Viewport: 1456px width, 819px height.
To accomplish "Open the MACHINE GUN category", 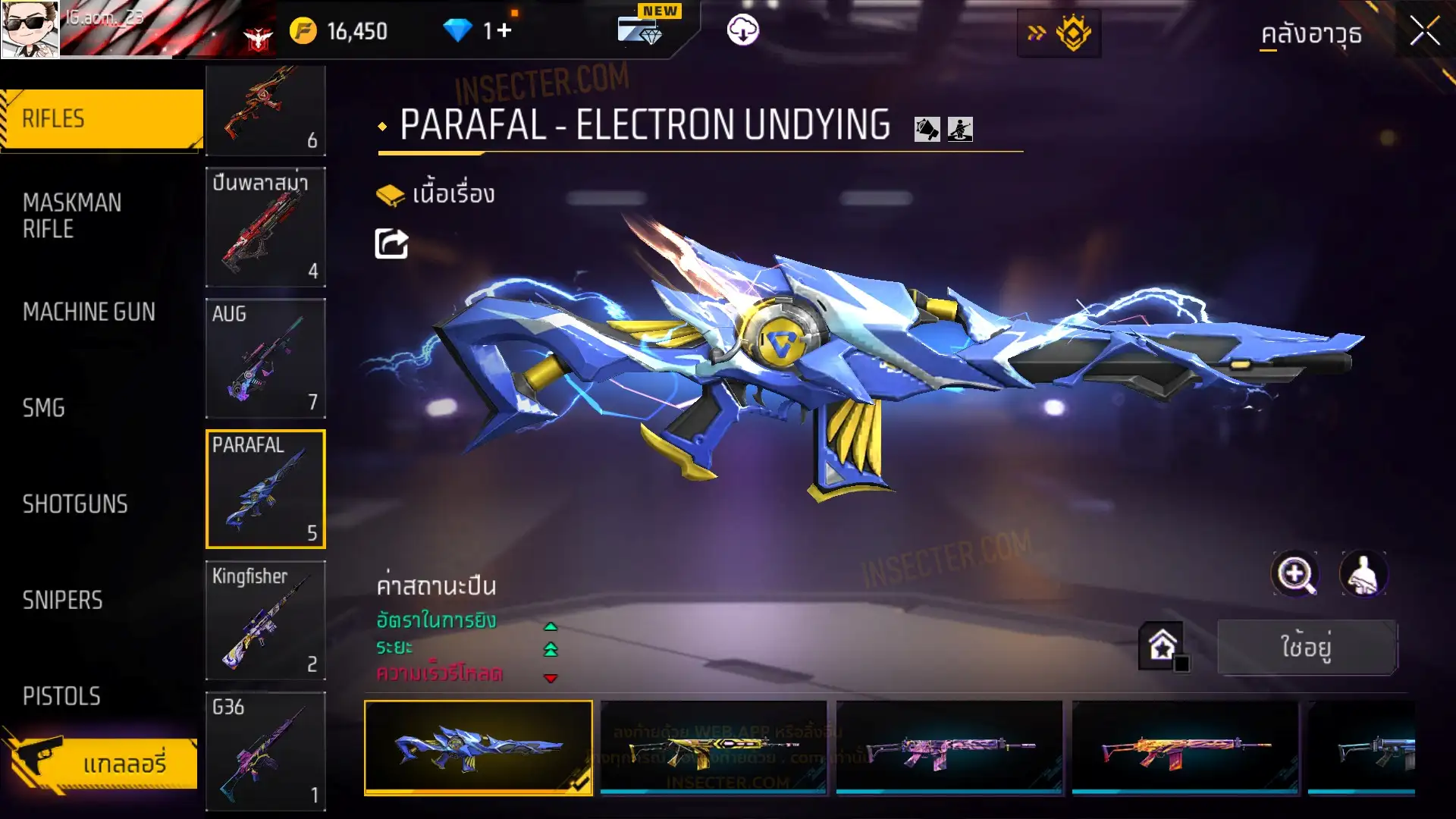I will [89, 312].
